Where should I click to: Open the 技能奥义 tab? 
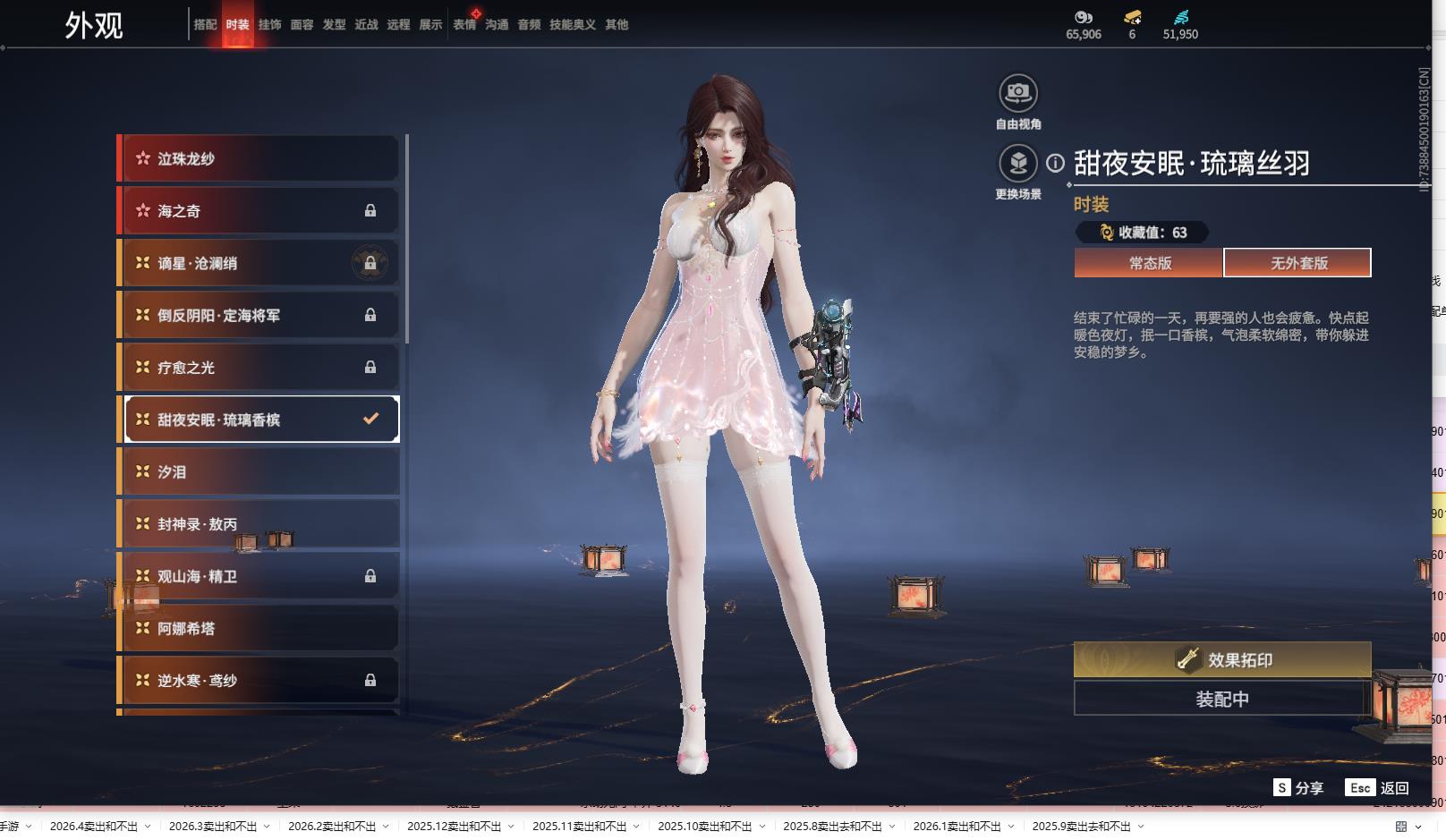[x=572, y=25]
